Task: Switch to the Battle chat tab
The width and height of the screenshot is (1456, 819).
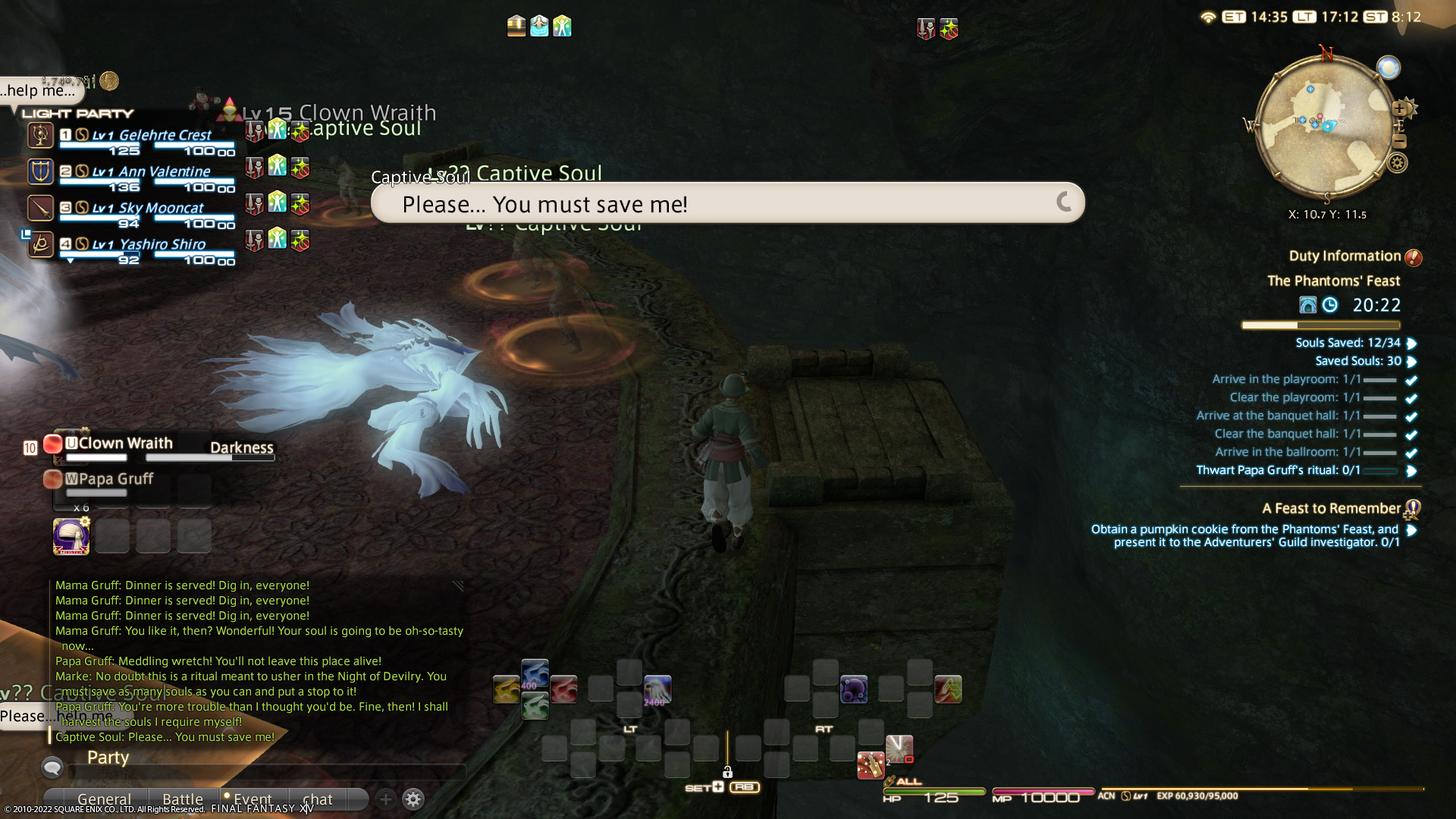Action: (x=183, y=799)
